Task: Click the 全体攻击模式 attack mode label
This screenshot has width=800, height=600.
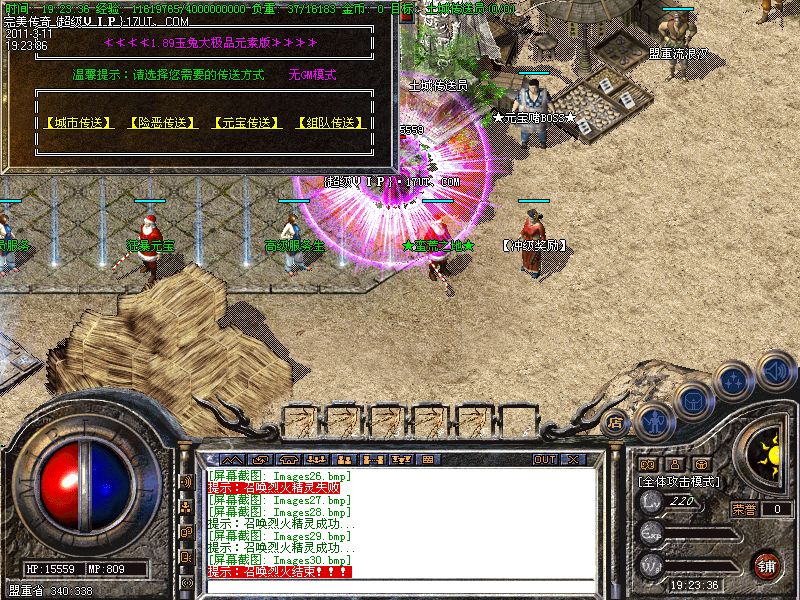Action: point(680,481)
